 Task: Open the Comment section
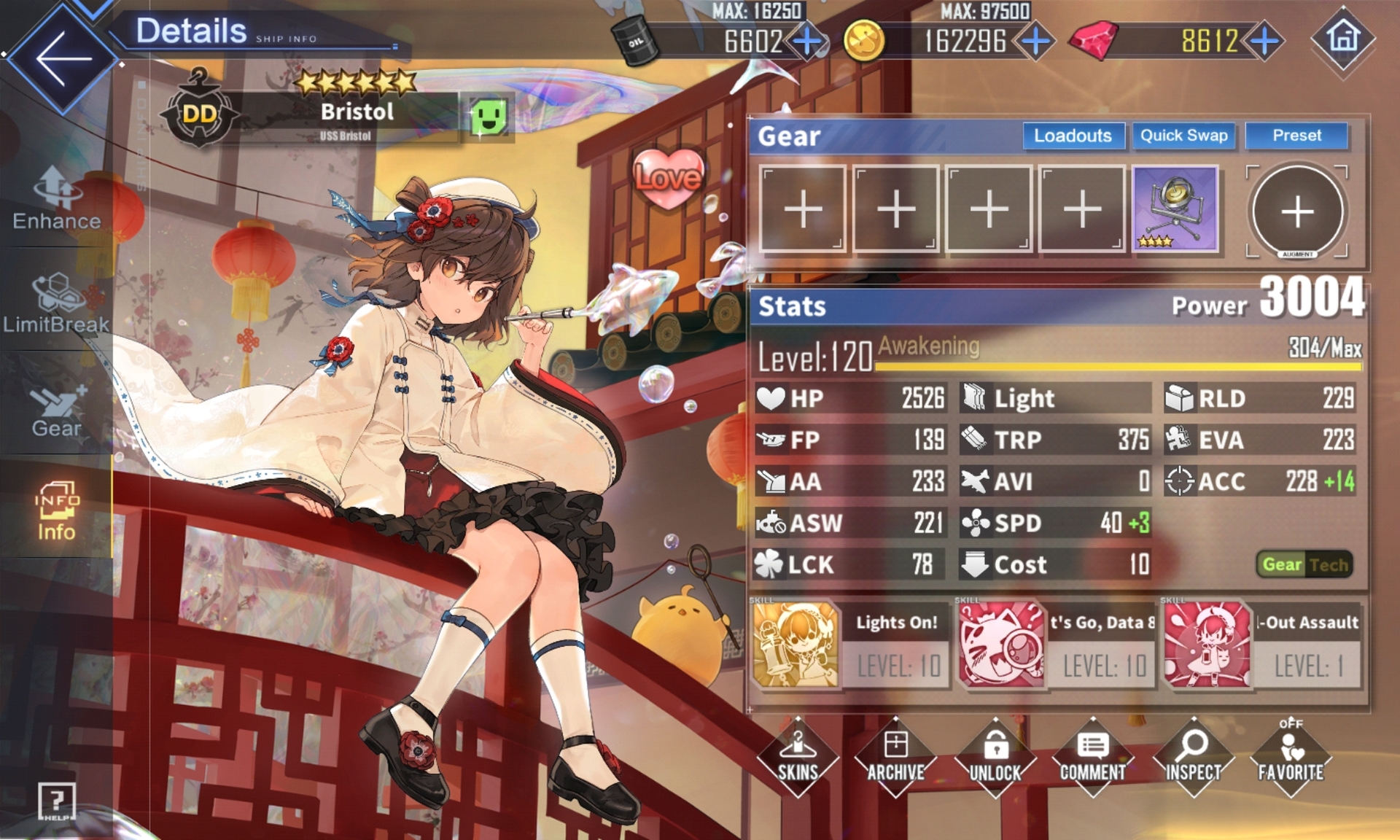[x=1092, y=757]
